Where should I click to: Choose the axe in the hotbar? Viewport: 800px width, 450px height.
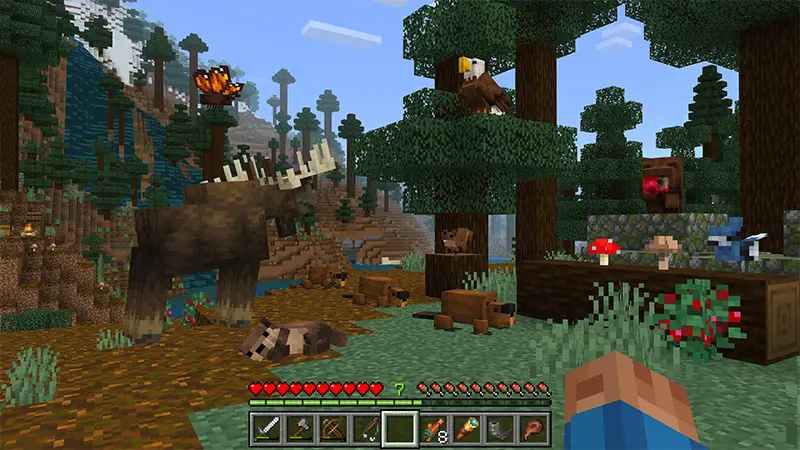click(301, 428)
